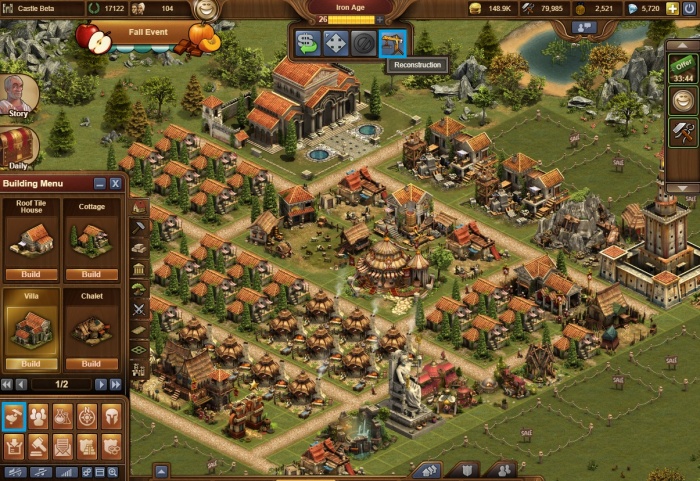The width and height of the screenshot is (700, 481).
Task: Close the Building Menu window
Action: [116, 183]
